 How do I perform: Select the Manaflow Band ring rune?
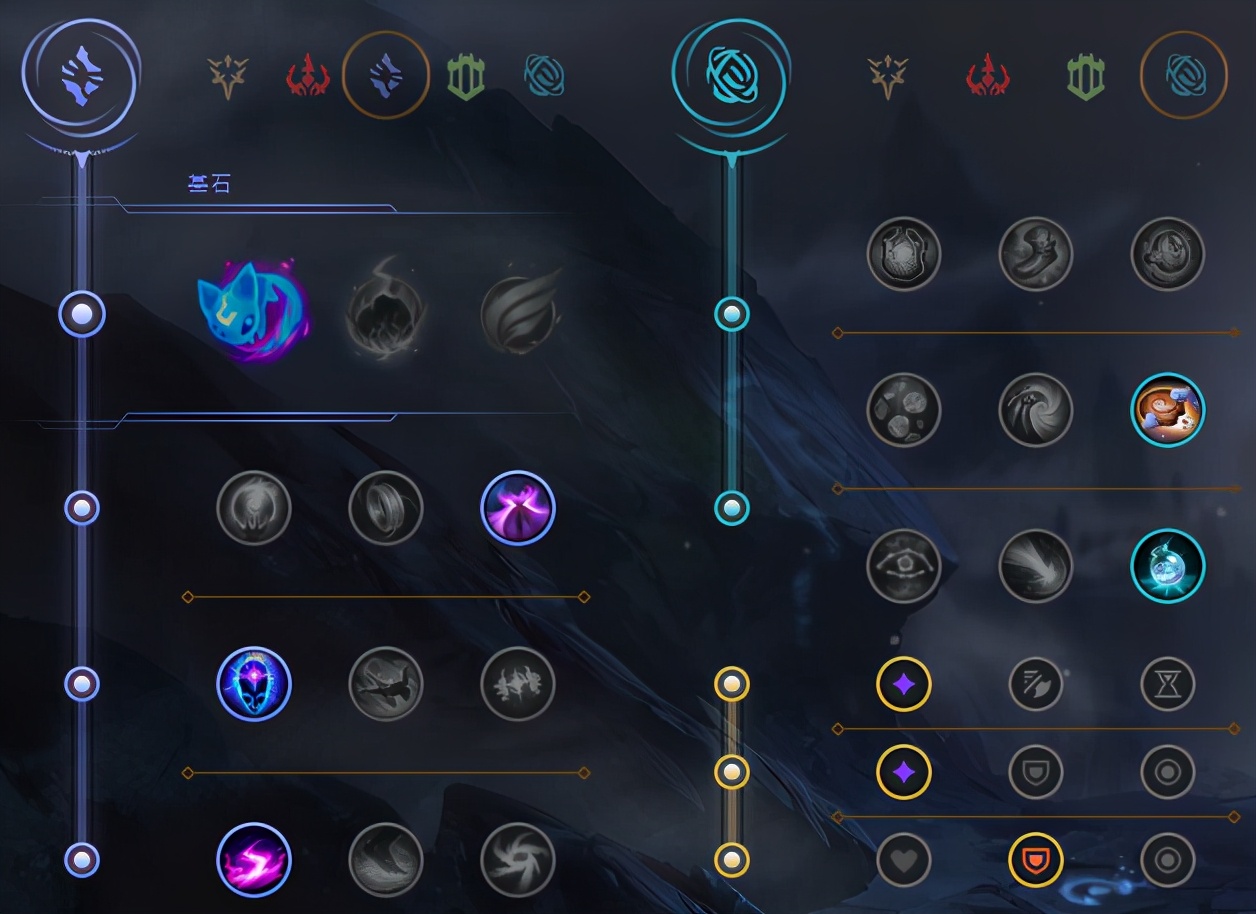coord(385,508)
